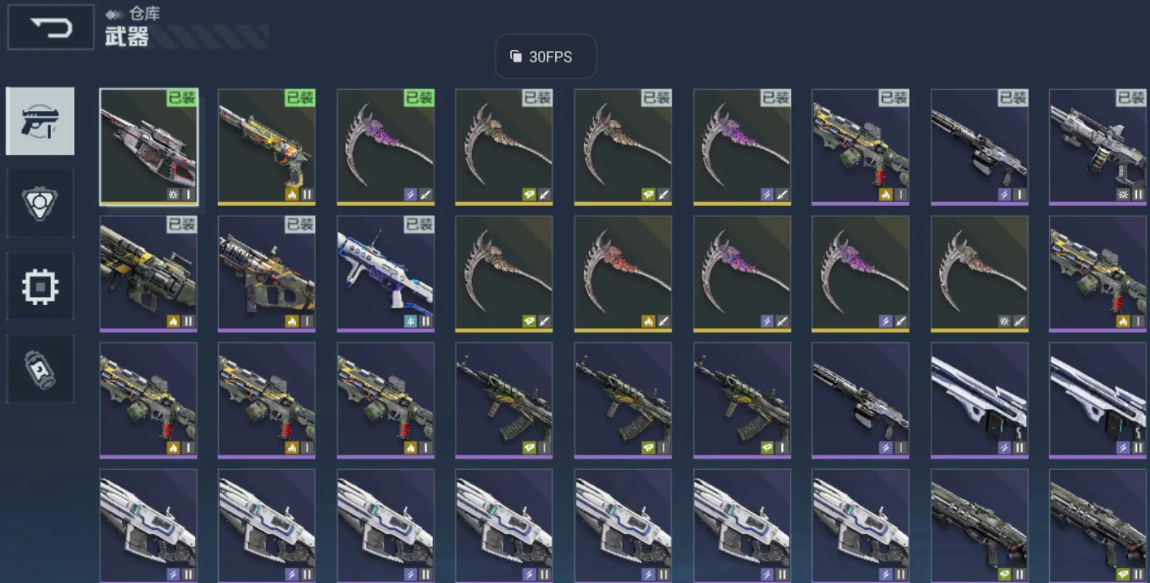1150x583 pixels.
Task: Pick the scythe with white sun icon
Action: pyautogui.click(x=979, y=273)
